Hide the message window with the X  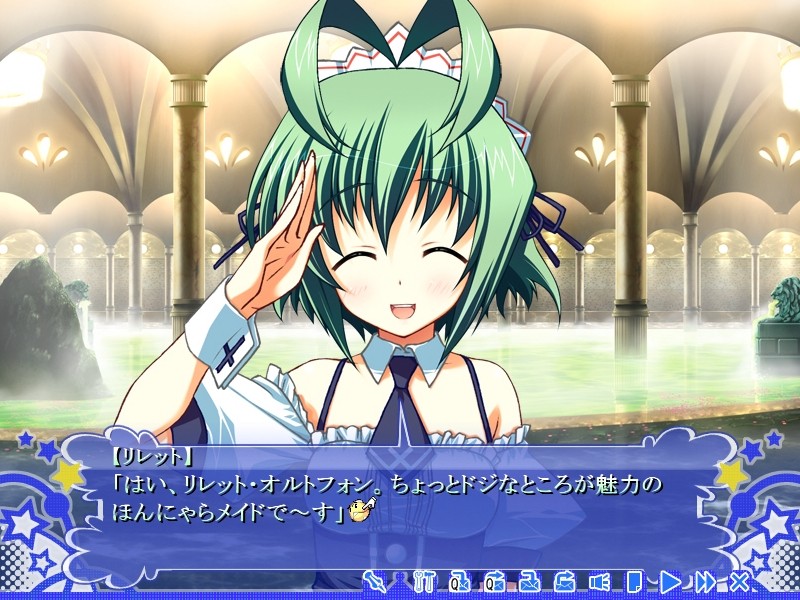click(740, 581)
